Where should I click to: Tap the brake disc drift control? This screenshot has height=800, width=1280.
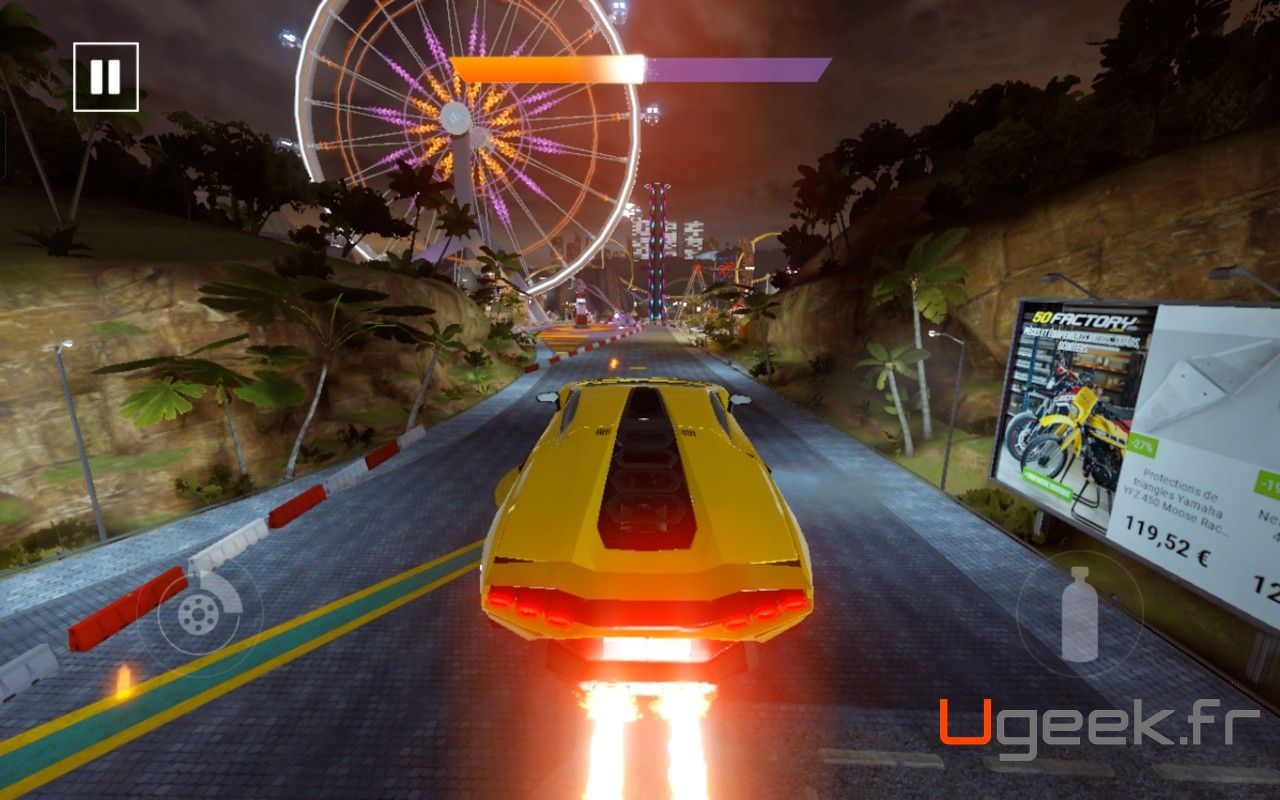[x=200, y=614]
